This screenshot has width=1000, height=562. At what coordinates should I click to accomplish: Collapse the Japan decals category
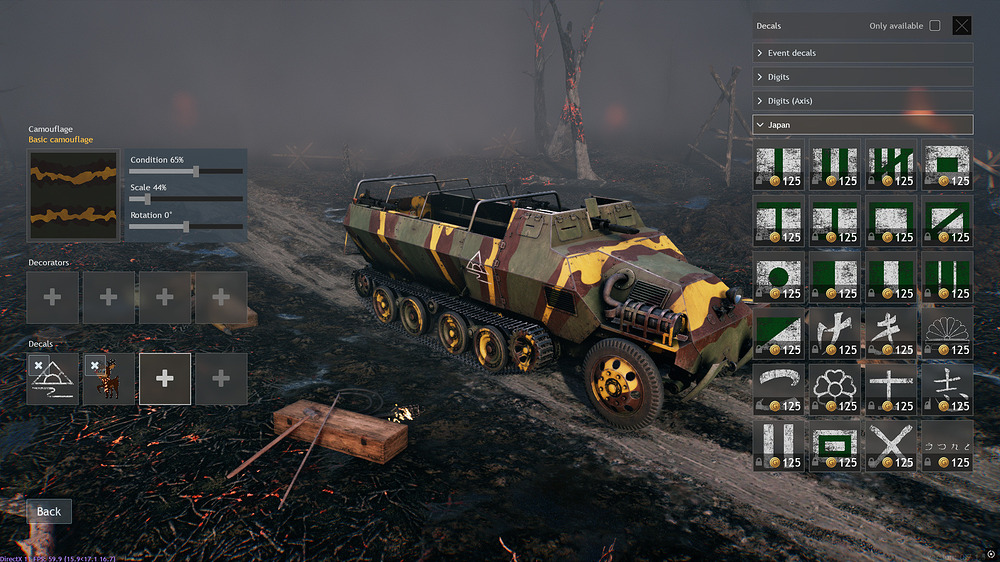[x=862, y=125]
